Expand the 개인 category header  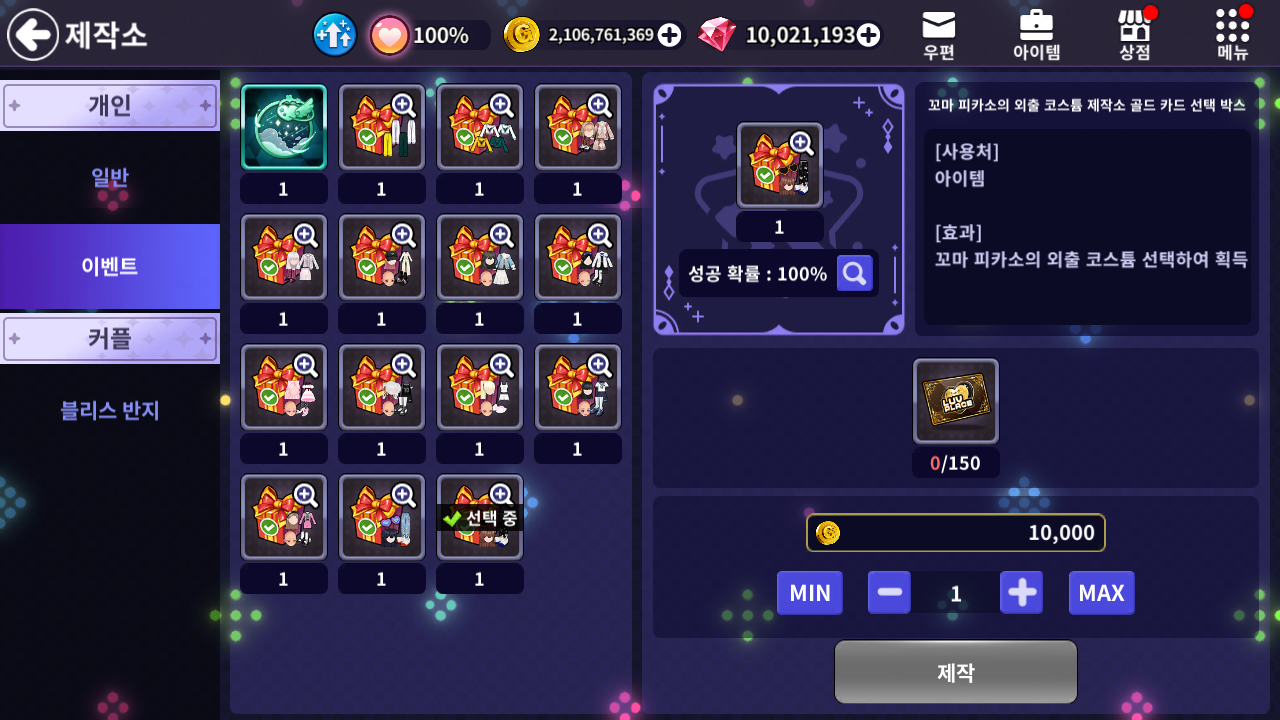tap(110, 105)
